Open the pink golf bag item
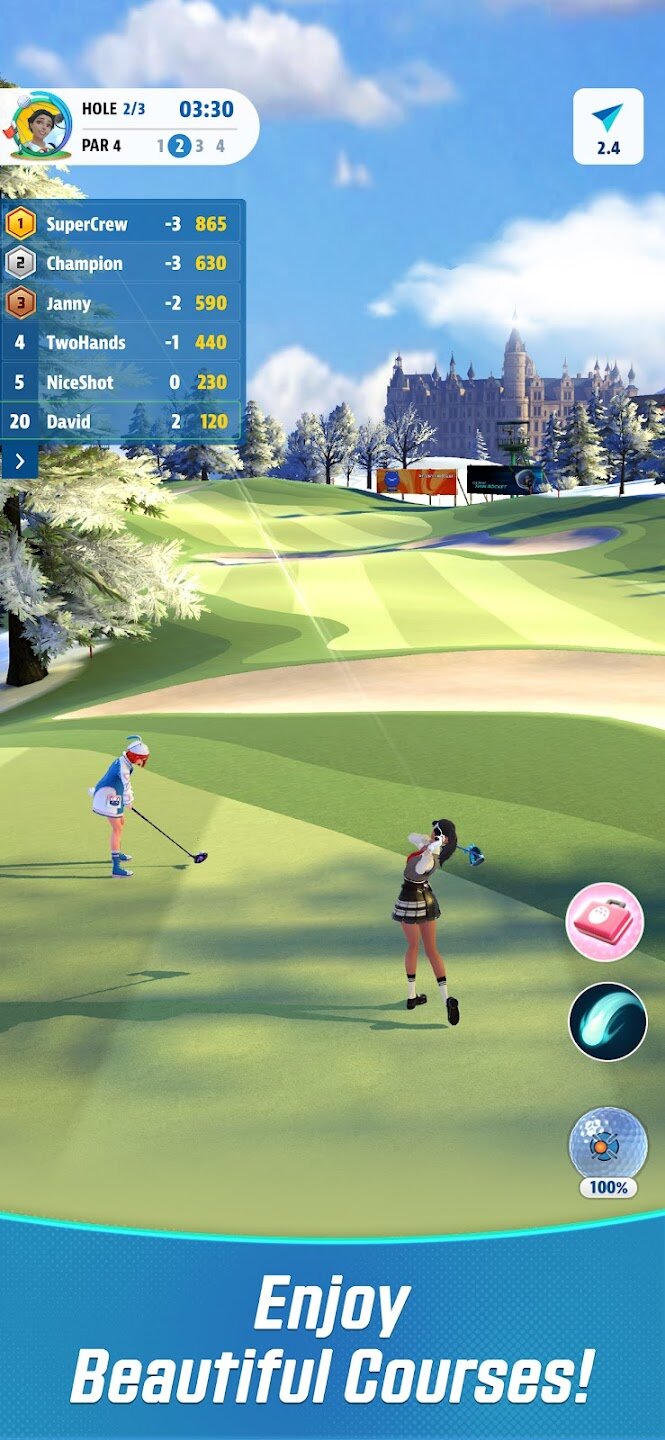 coord(605,922)
